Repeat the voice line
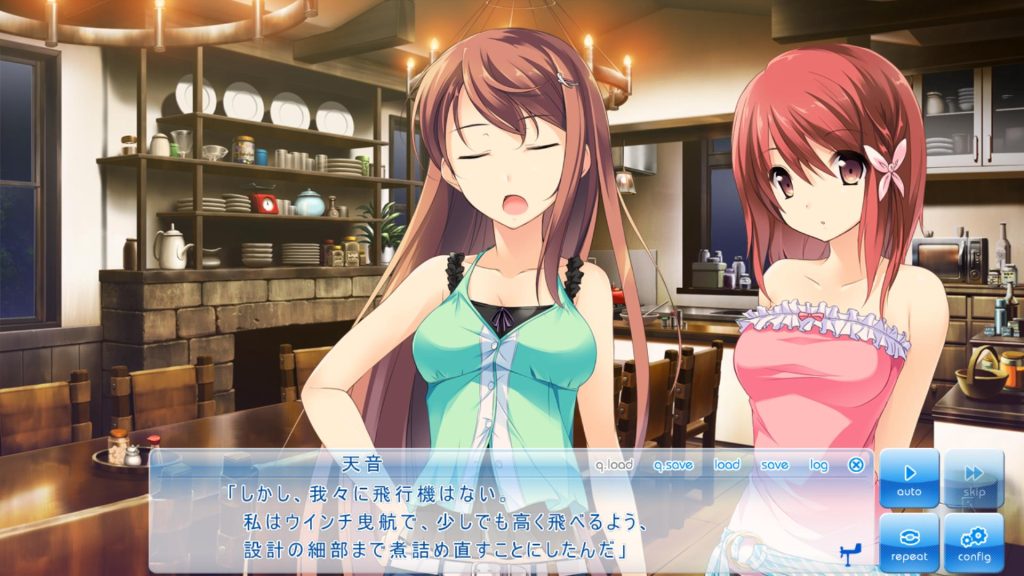1024x576 pixels. [x=909, y=542]
